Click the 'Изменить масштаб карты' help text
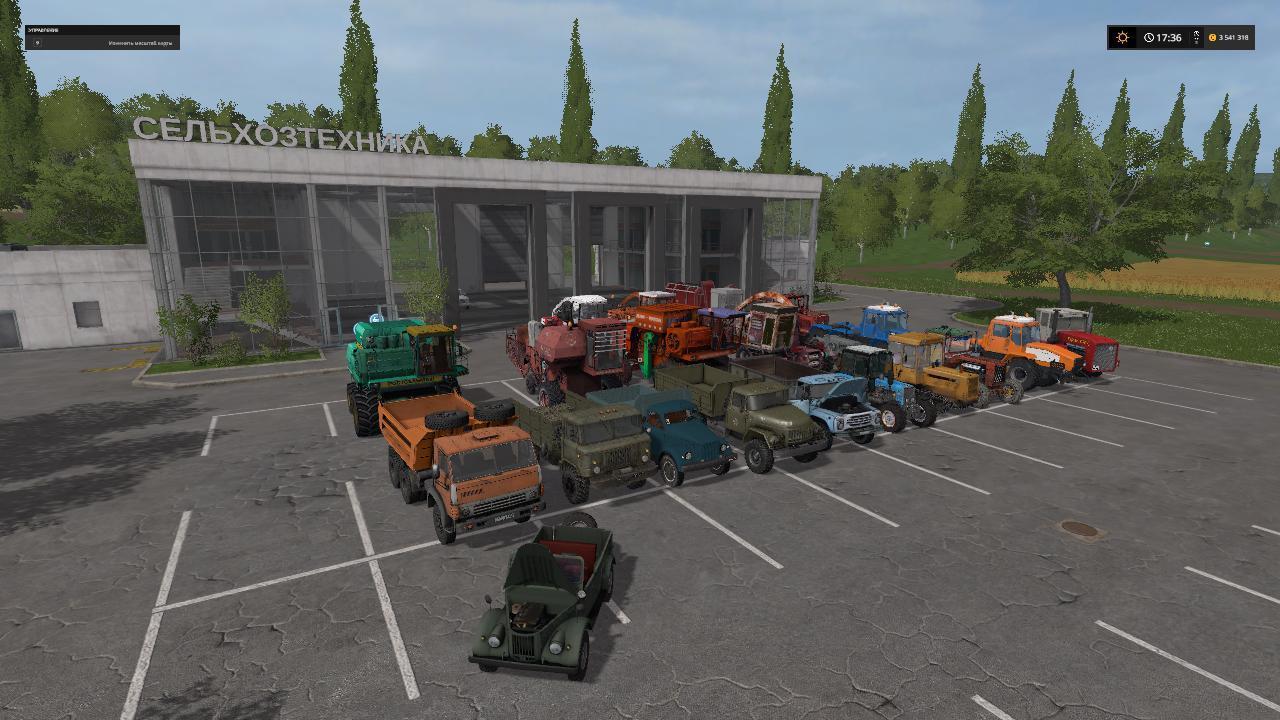This screenshot has height=720, width=1280. [140, 43]
